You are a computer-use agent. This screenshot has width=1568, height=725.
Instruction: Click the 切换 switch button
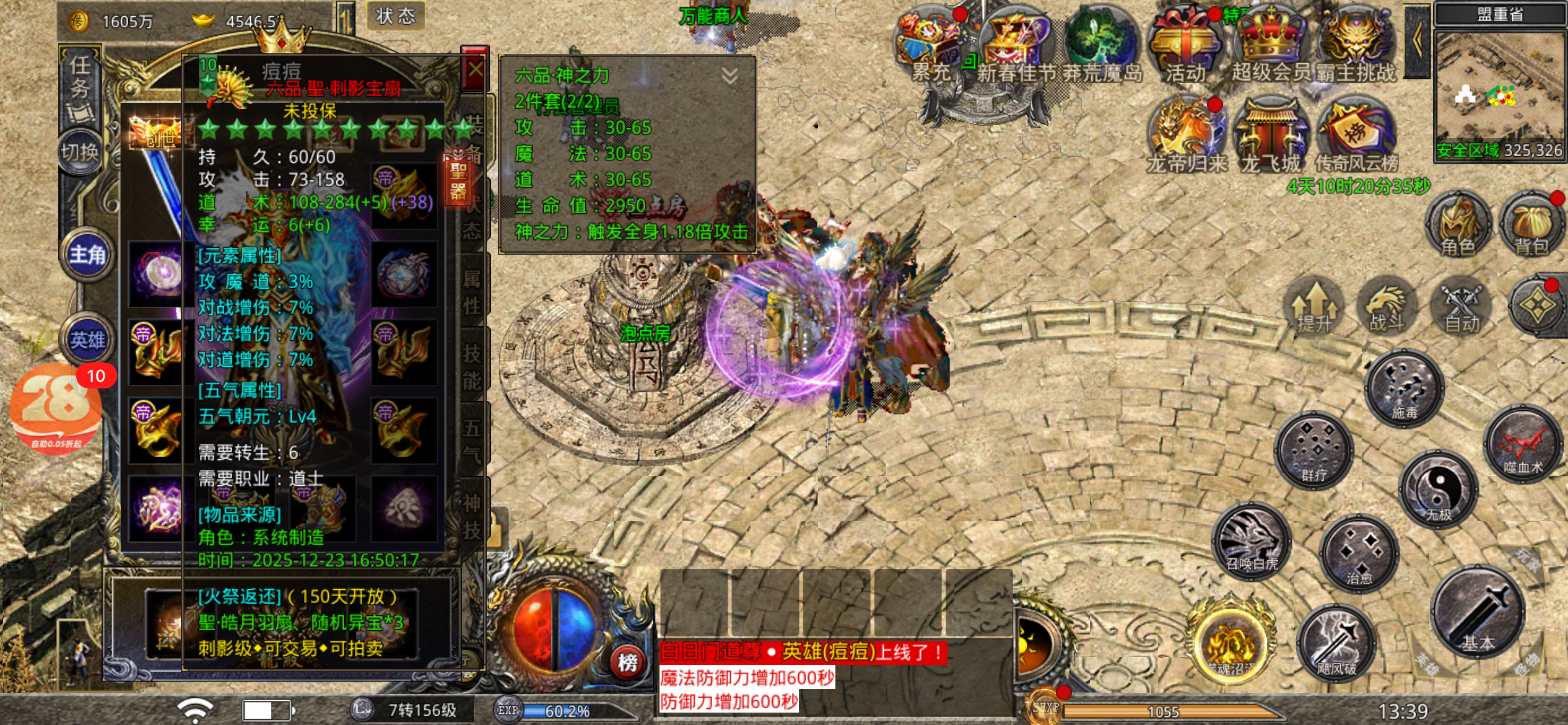(80, 152)
